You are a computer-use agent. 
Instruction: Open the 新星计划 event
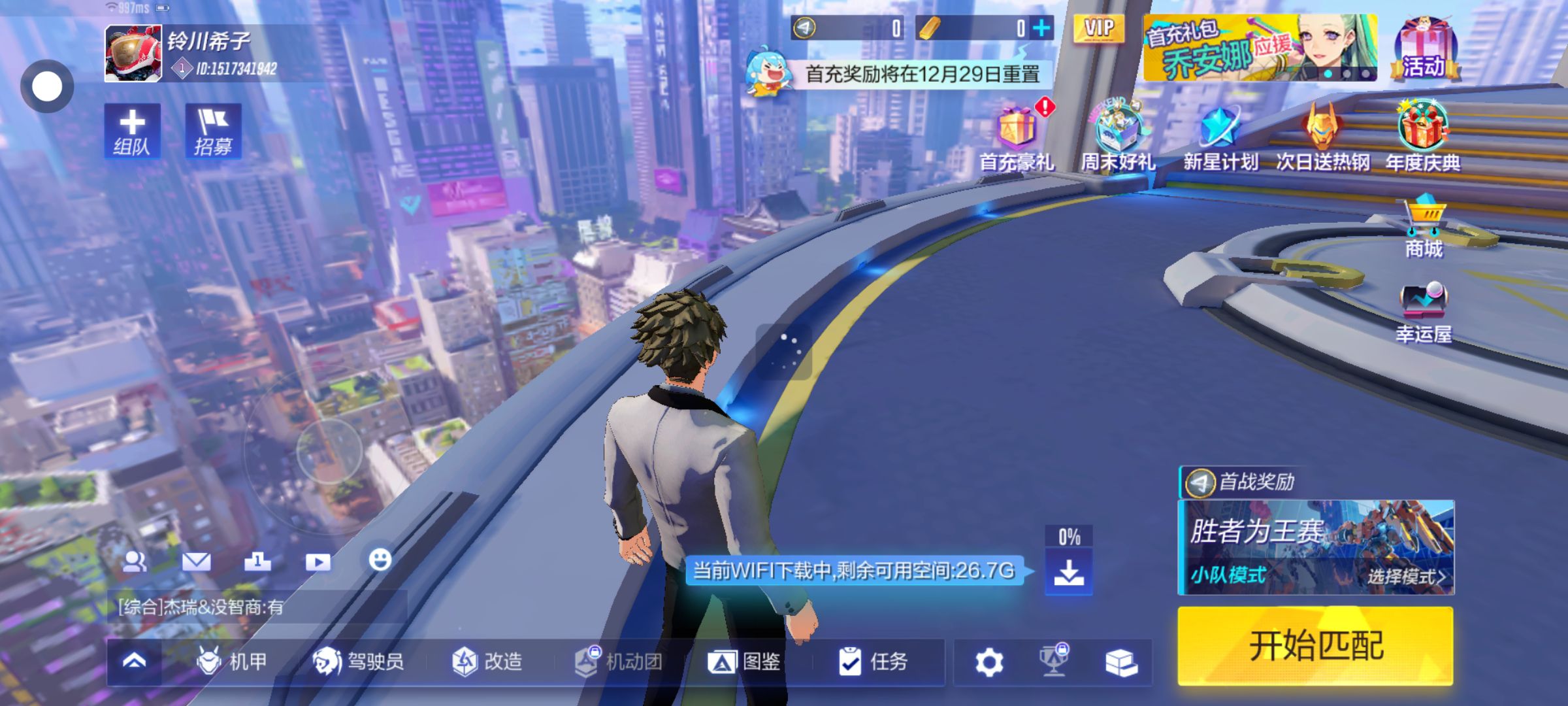(1220, 137)
